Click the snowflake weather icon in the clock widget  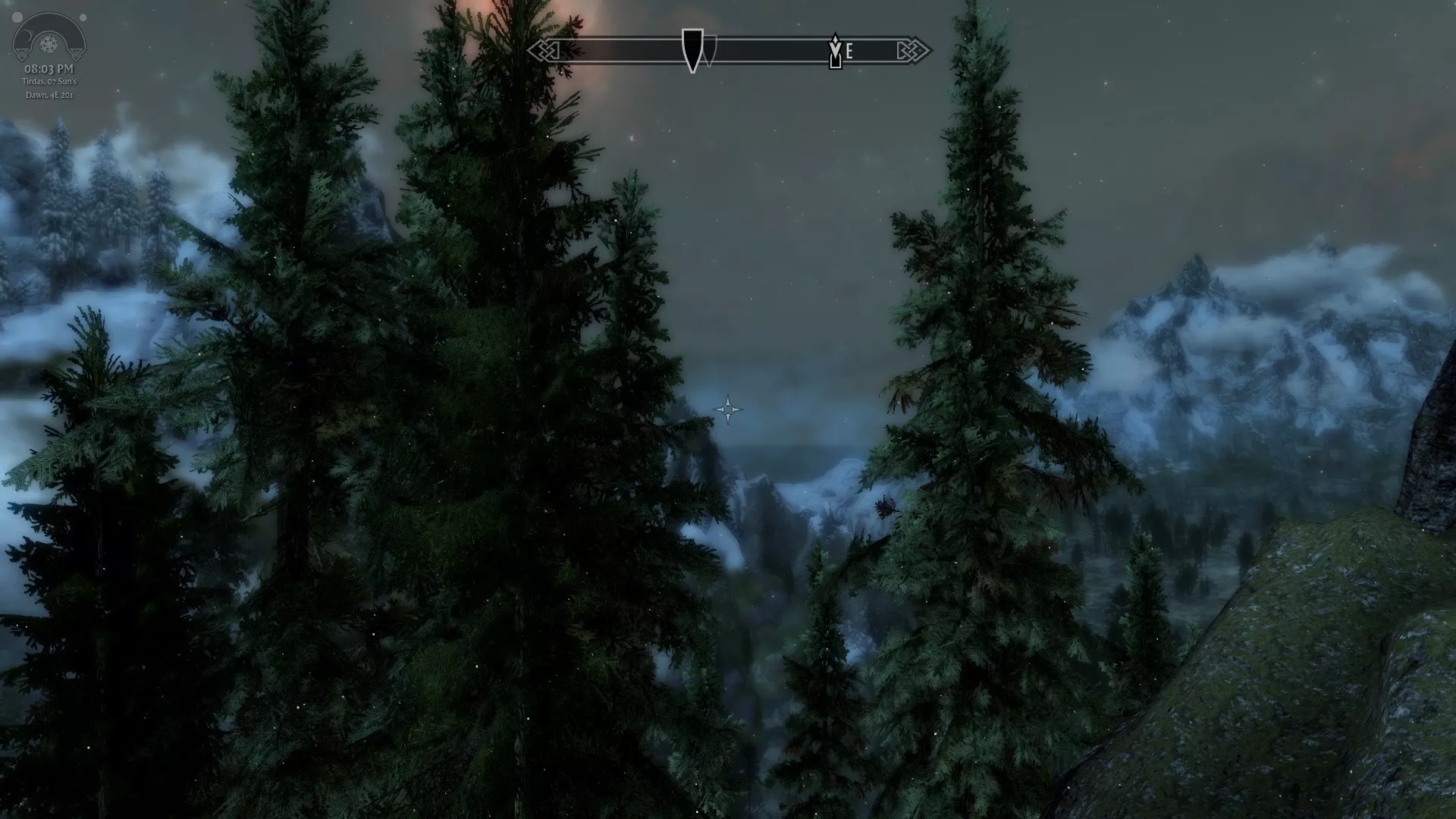(x=49, y=43)
